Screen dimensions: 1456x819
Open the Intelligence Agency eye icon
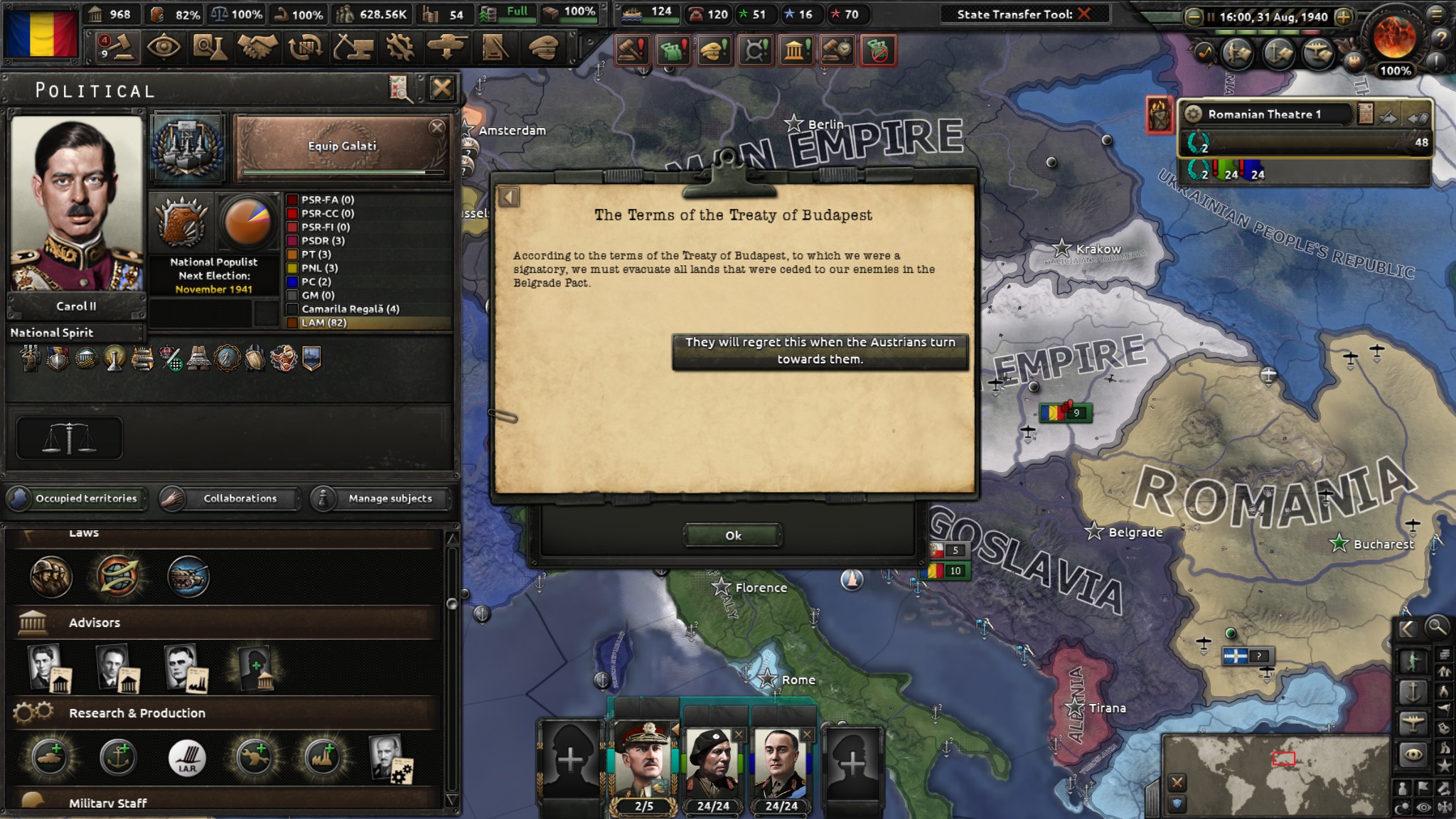[x=165, y=47]
